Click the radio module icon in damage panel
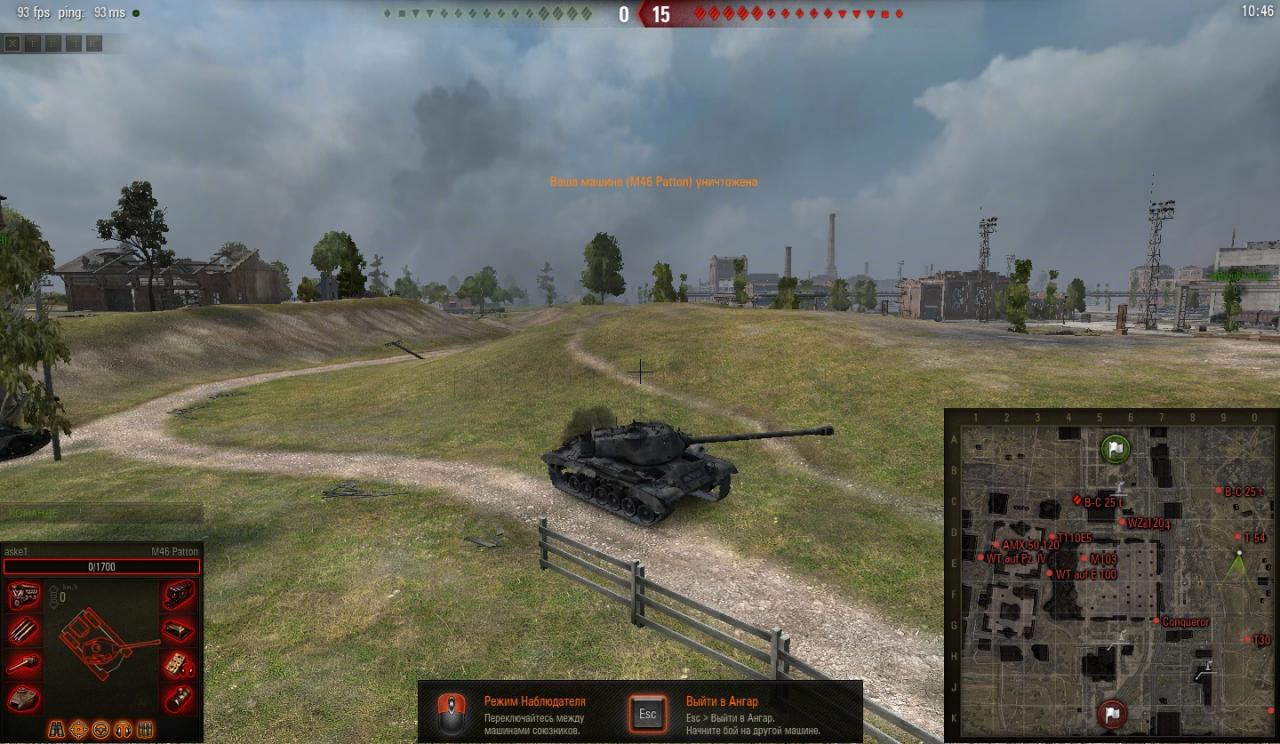The height and width of the screenshot is (744, 1280). pos(179,630)
